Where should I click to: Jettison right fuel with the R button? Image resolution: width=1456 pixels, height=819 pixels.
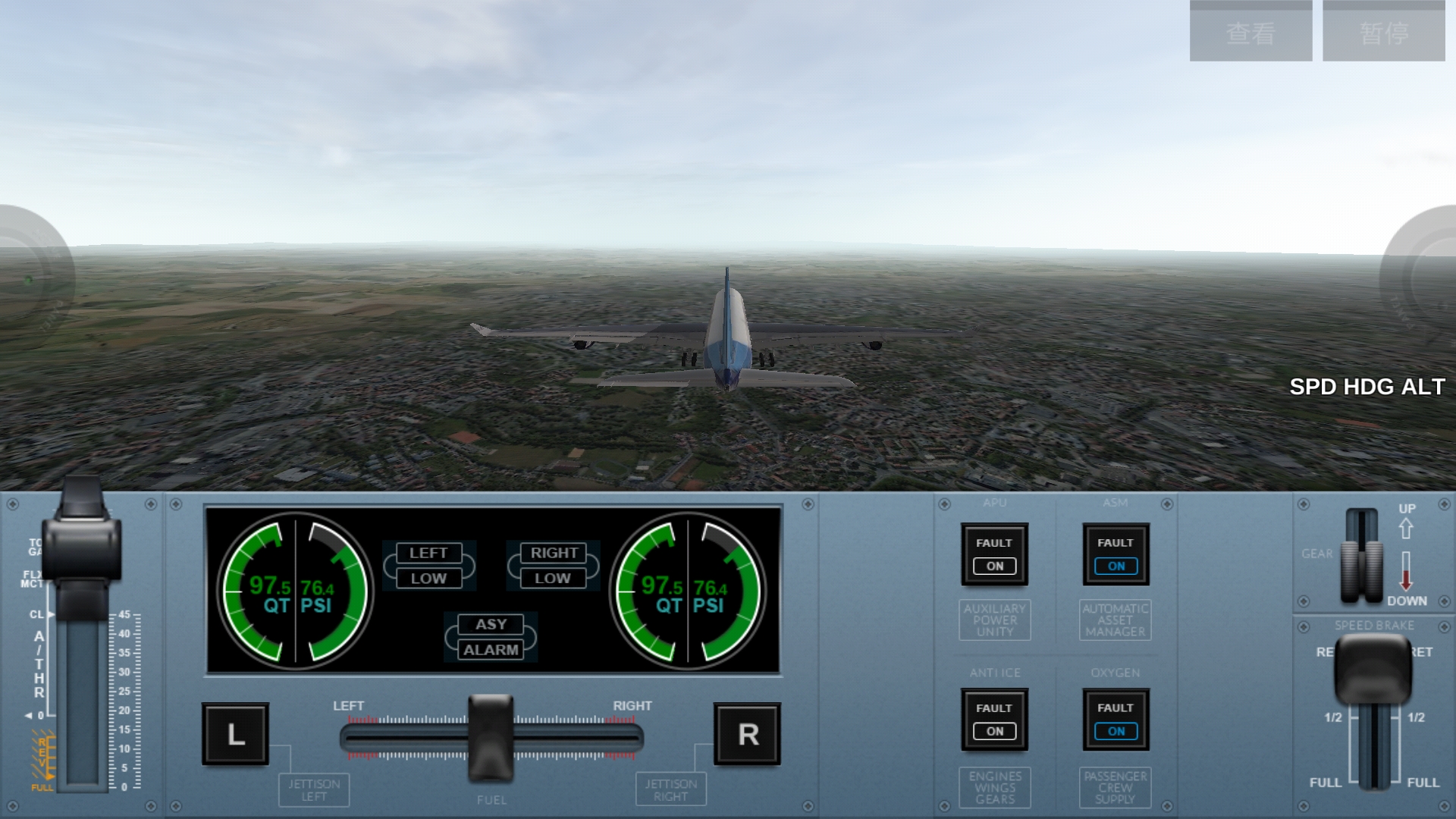point(747,734)
